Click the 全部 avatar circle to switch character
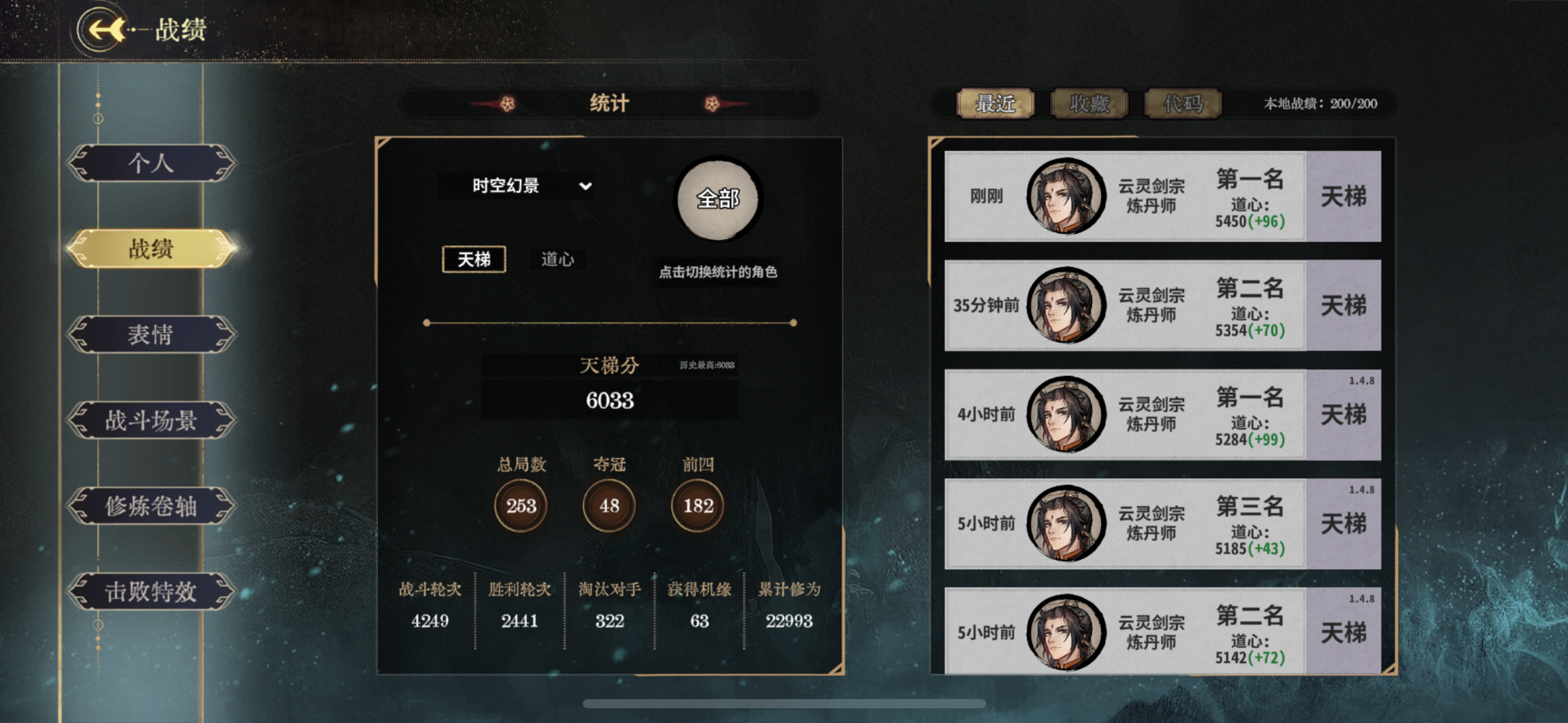The image size is (1568, 723). pyautogui.click(x=718, y=198)
